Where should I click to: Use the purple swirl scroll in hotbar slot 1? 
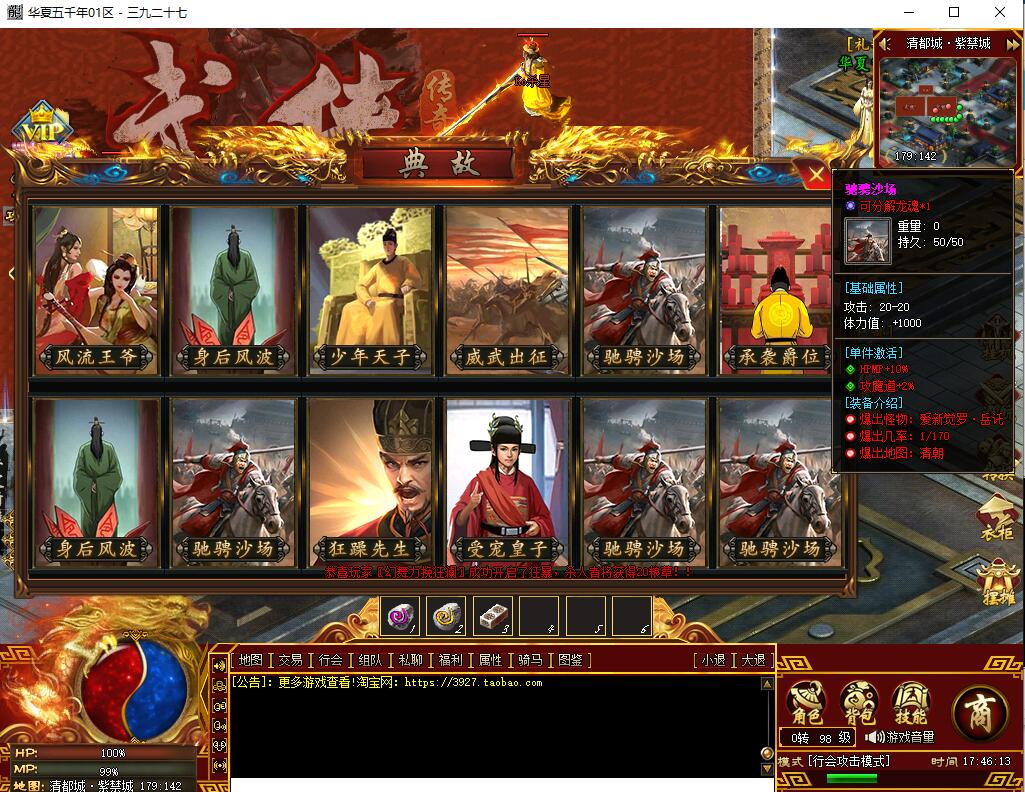[401, 616]
